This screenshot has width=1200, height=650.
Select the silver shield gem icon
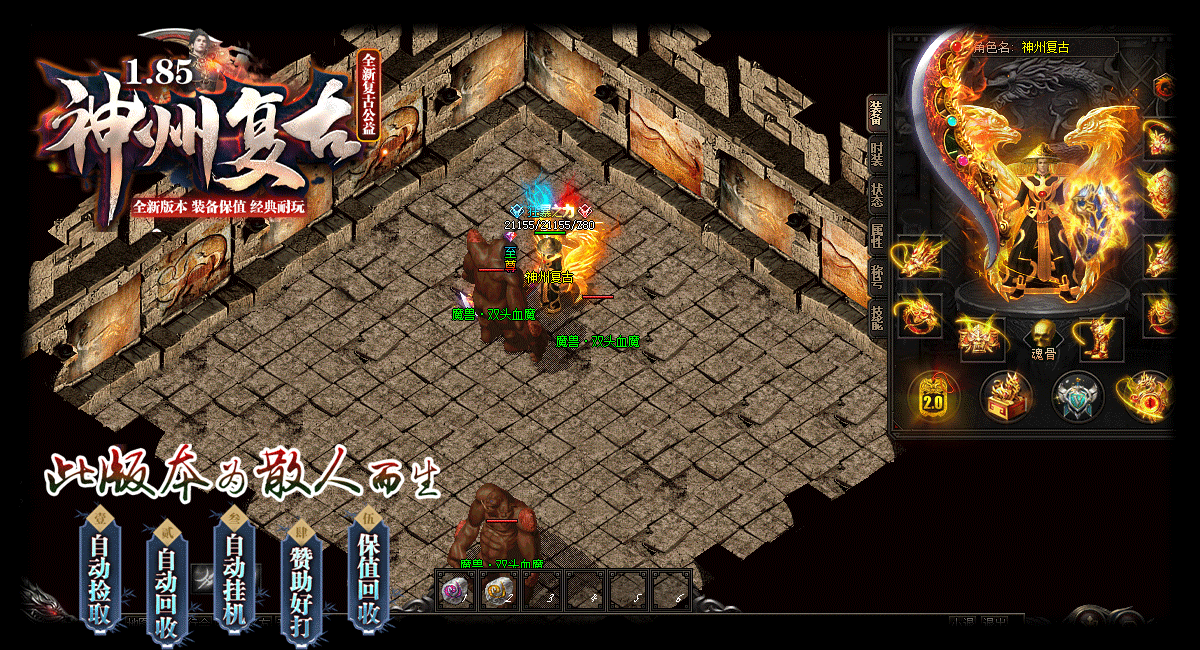[x=1078, y=396]
